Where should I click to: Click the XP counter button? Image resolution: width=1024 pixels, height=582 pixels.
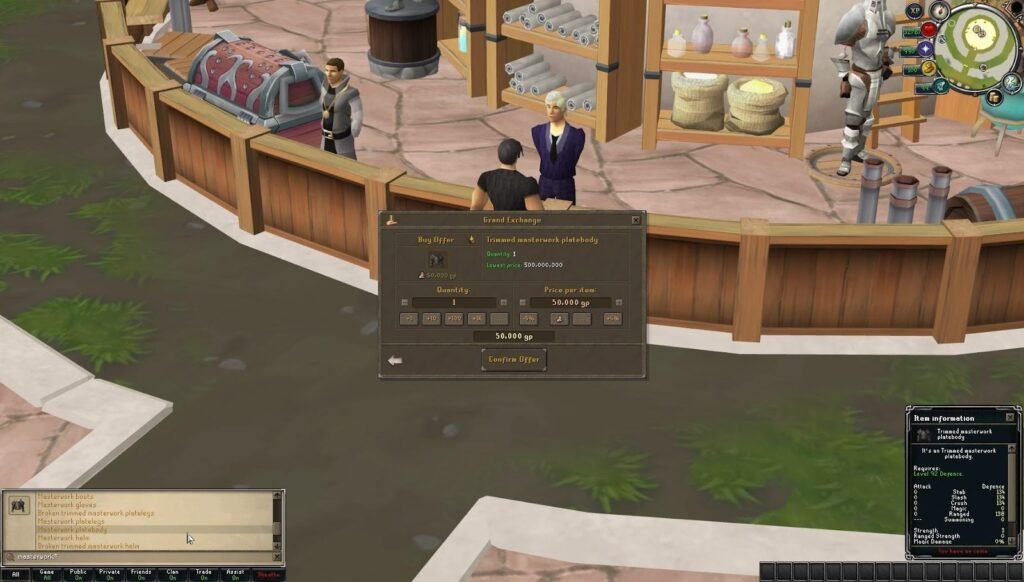(x=913, y=9)
